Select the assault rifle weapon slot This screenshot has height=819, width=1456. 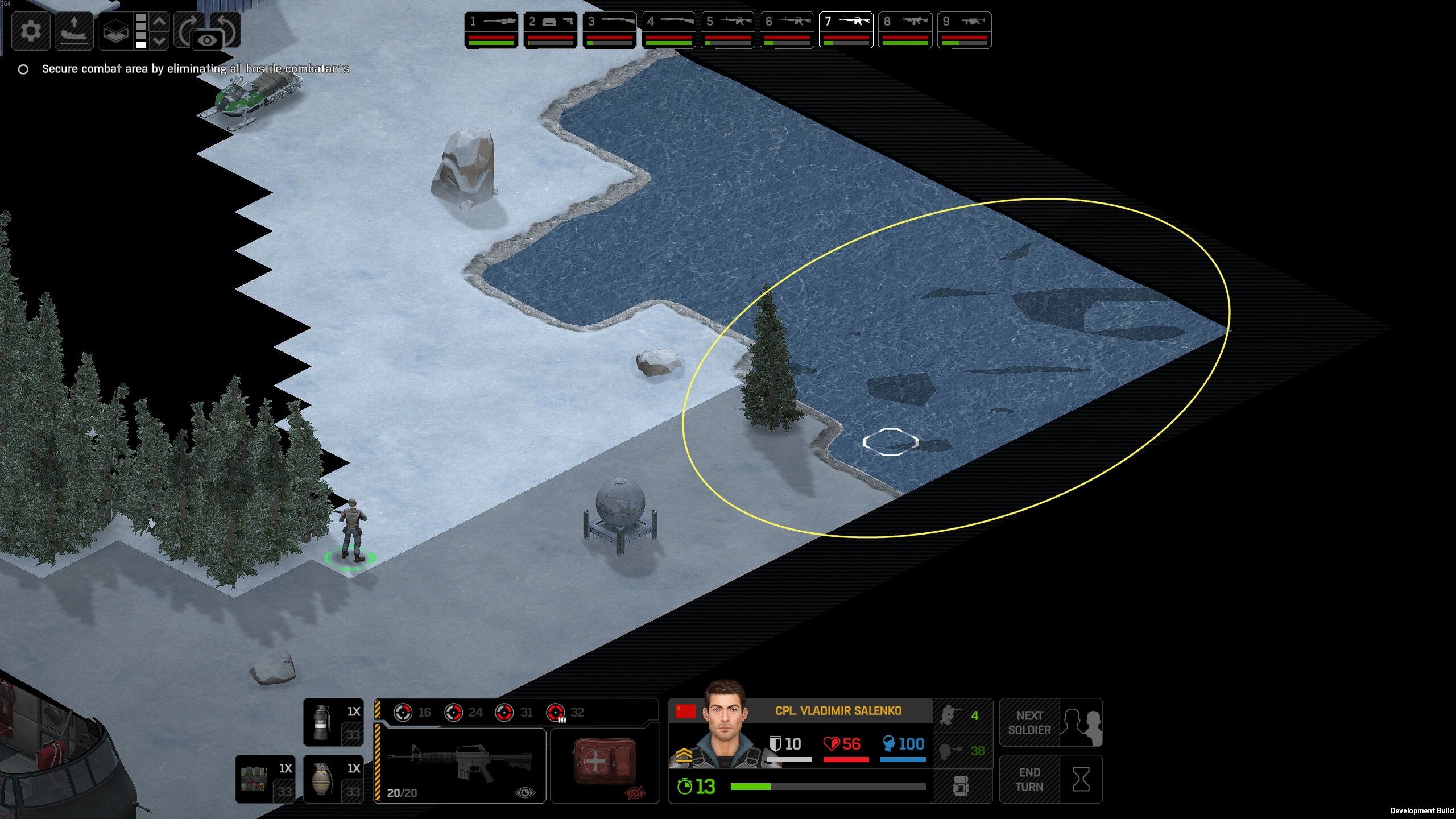coord(461,765)
